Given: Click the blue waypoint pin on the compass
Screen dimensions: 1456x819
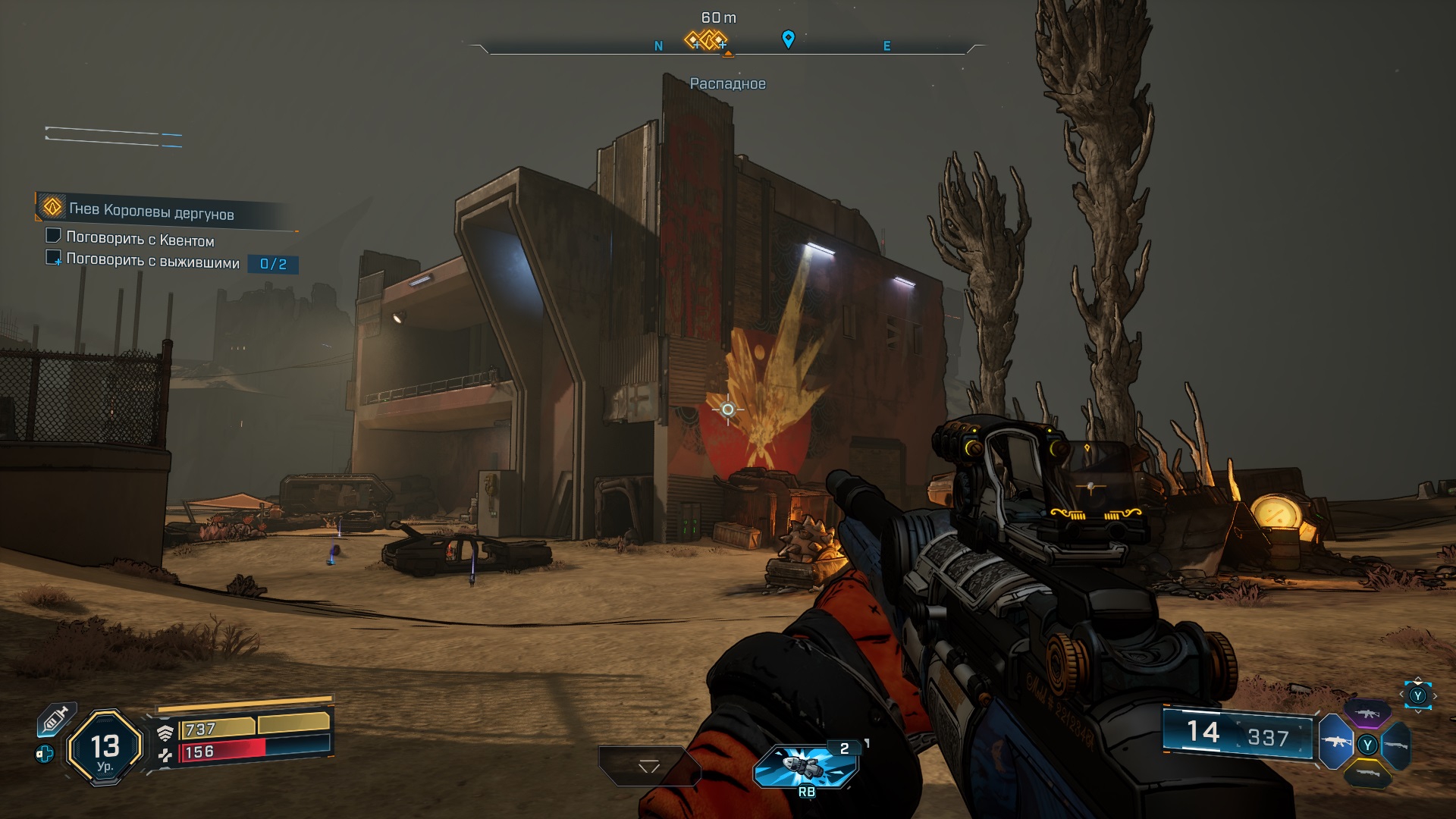Looking at the screenshot, I should [x=788, y=39].
